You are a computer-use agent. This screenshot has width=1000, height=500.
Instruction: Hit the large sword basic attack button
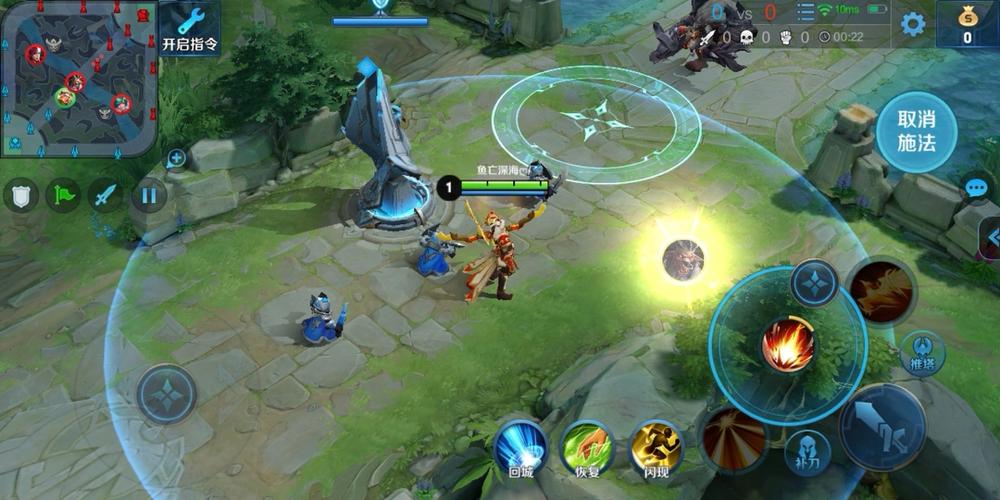pos(881,427)
